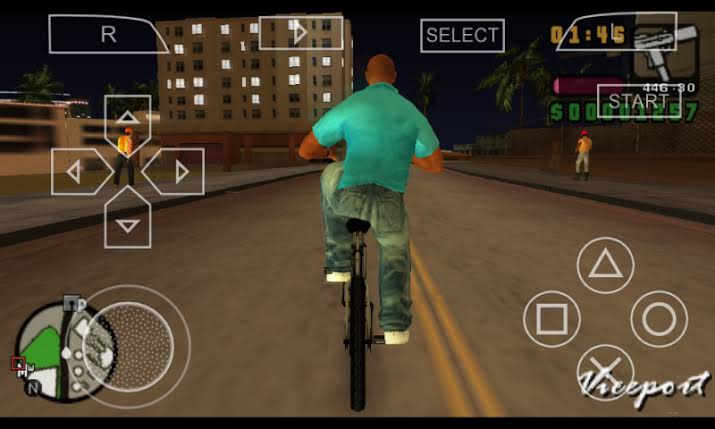
Task: Tap the D-pad left arrow
Action: [76, 171]
